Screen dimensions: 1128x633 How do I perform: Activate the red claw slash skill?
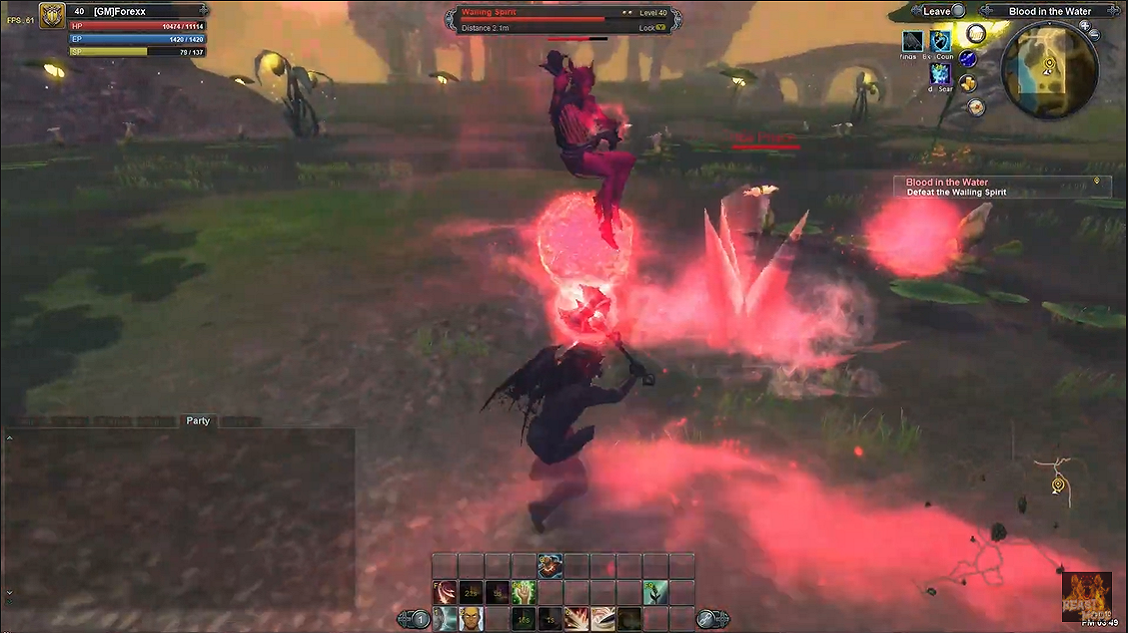[x=445, y=592]
